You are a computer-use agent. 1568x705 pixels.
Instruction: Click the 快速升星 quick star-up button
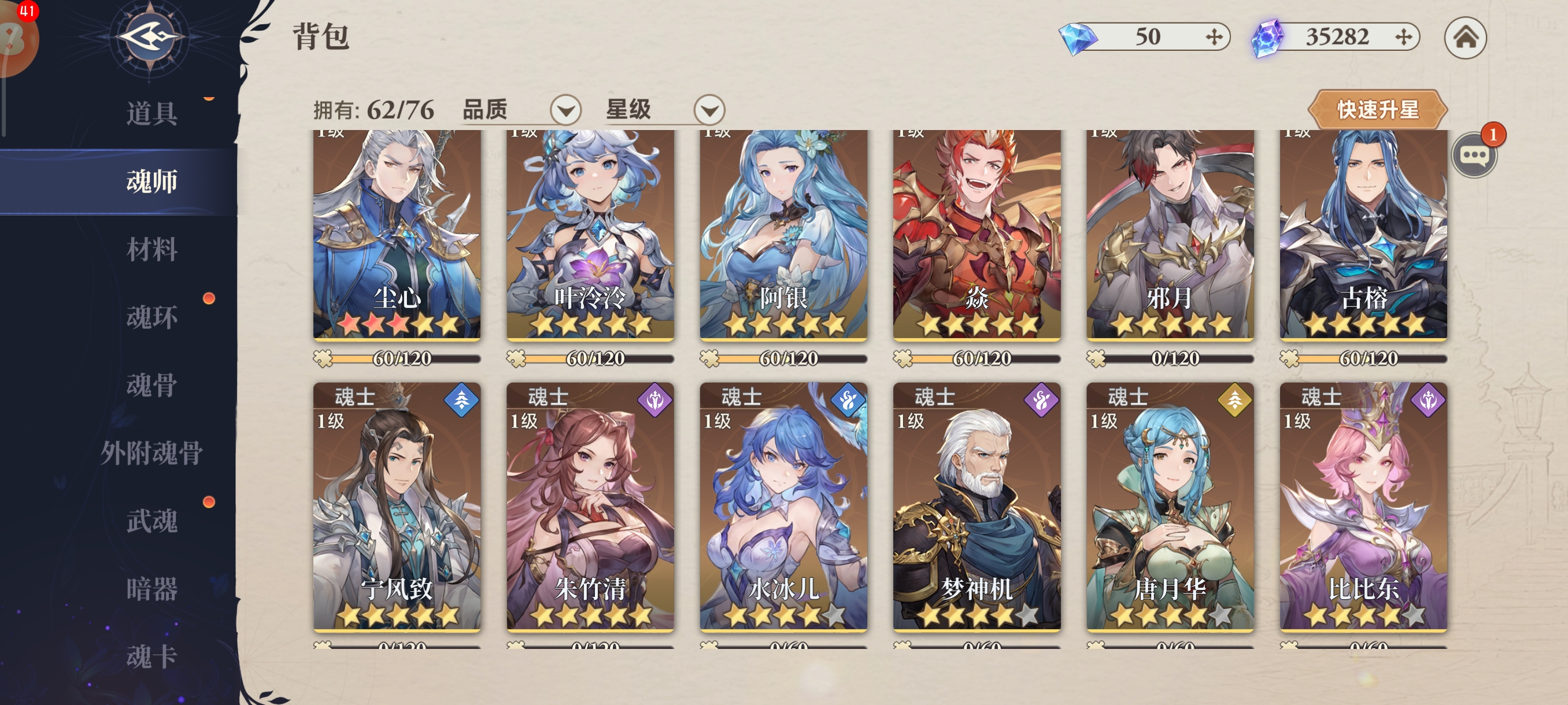[1377, 110]
